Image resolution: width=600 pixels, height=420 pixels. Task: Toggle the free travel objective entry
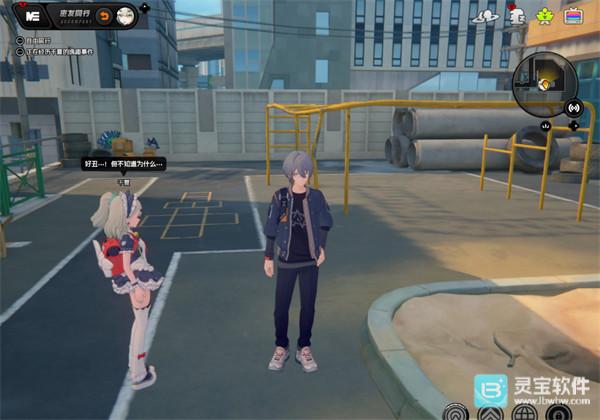point(20,40)
